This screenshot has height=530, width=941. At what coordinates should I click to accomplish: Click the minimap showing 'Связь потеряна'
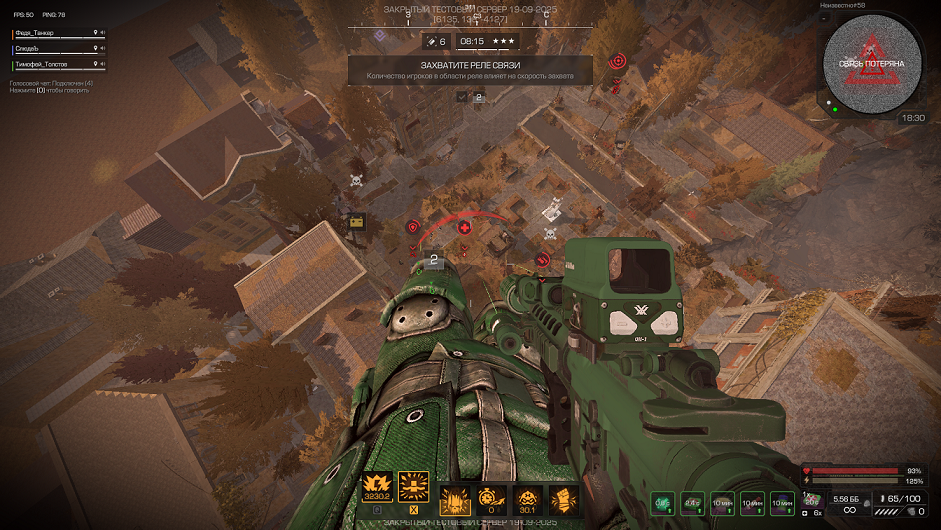click(870, 63)
